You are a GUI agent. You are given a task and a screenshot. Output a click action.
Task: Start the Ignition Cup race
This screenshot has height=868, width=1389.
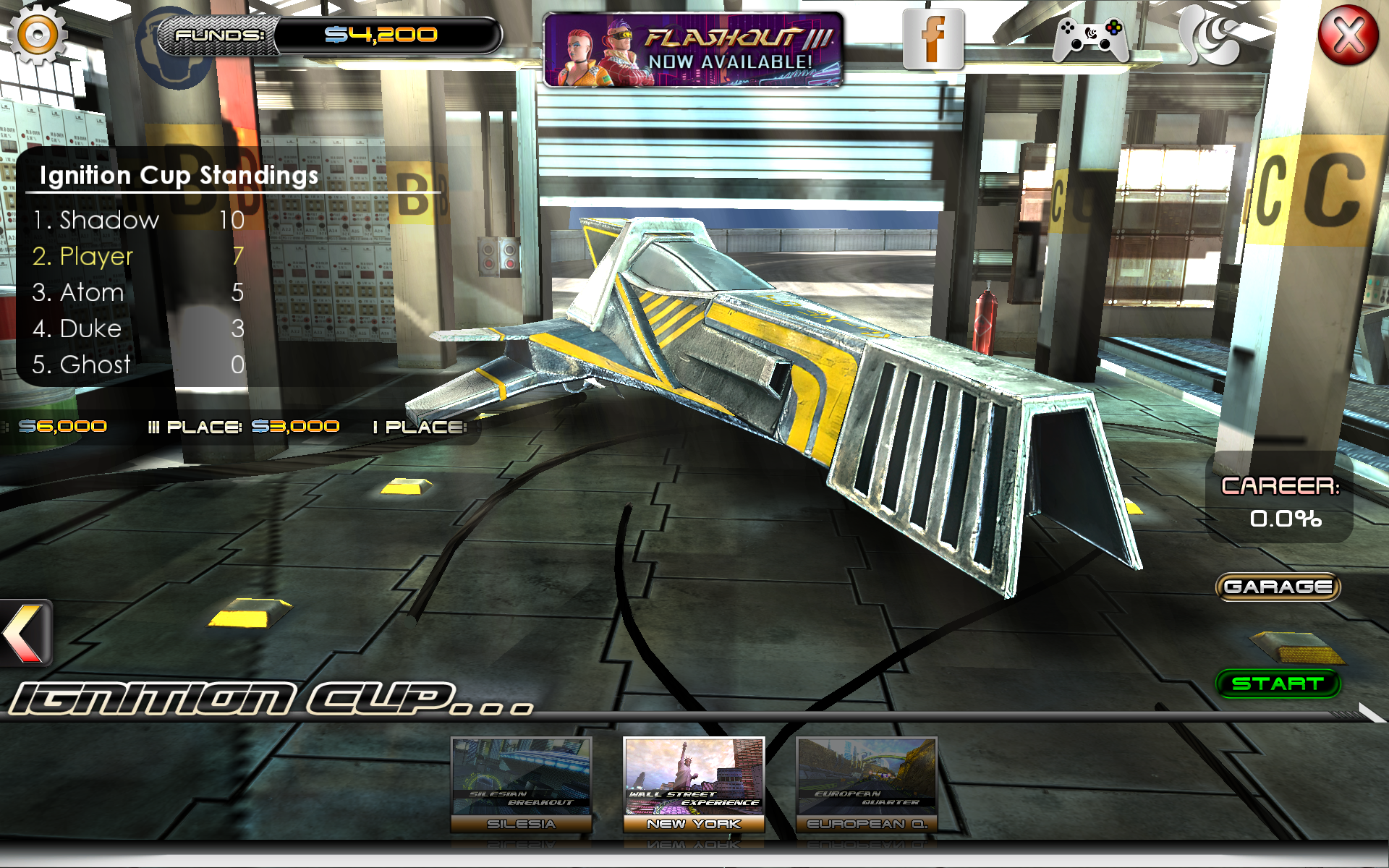click(1278, 684)
